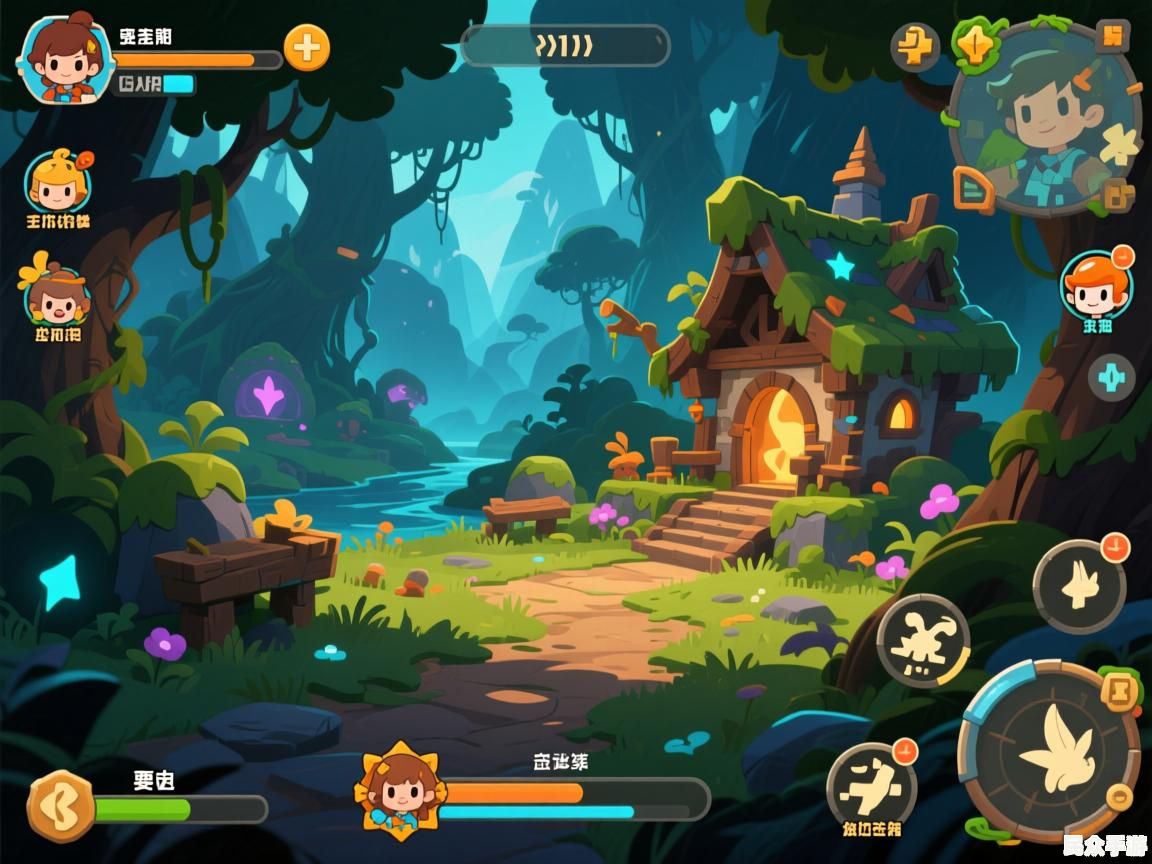The image size is (1152, 864).
Task: Open the circular minimap
Action: point(1046,118)
